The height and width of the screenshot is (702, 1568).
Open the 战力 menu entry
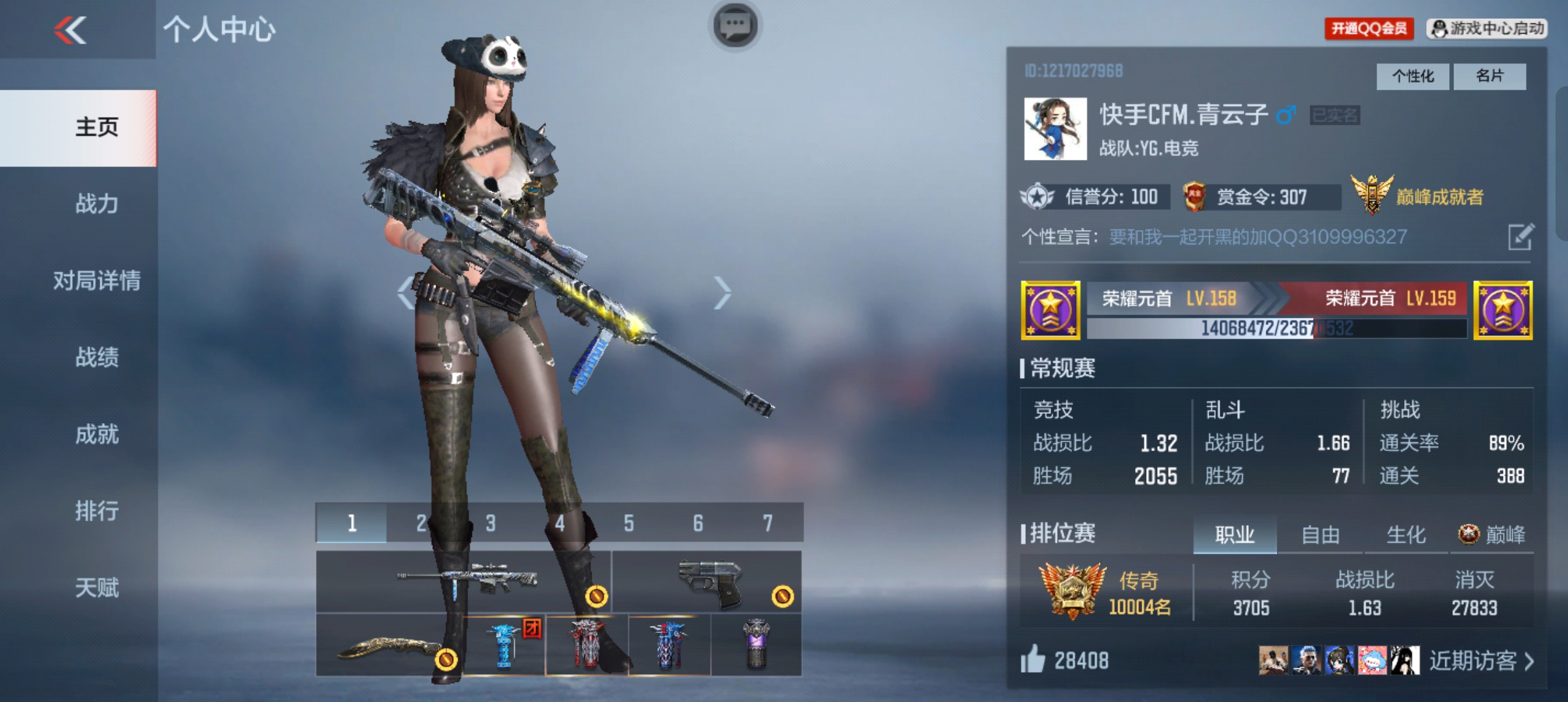96,203
